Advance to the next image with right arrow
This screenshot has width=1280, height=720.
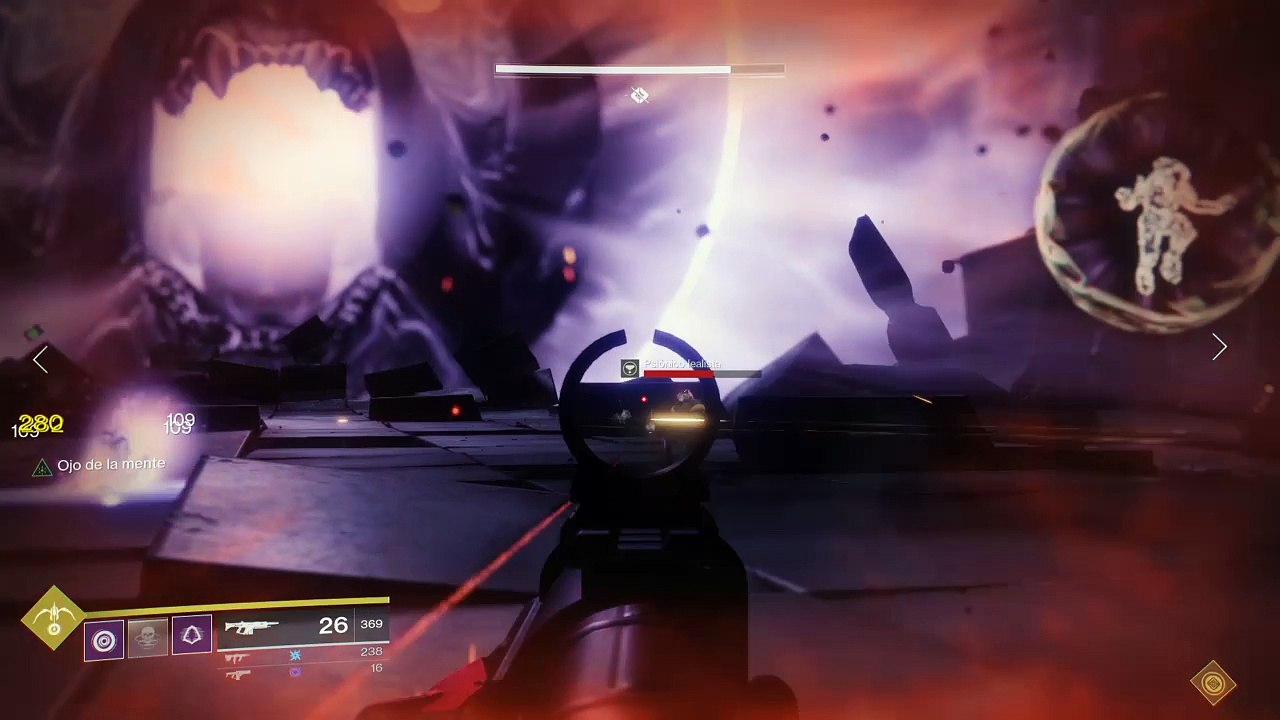pyautogui.click(x=1219, y=347)
